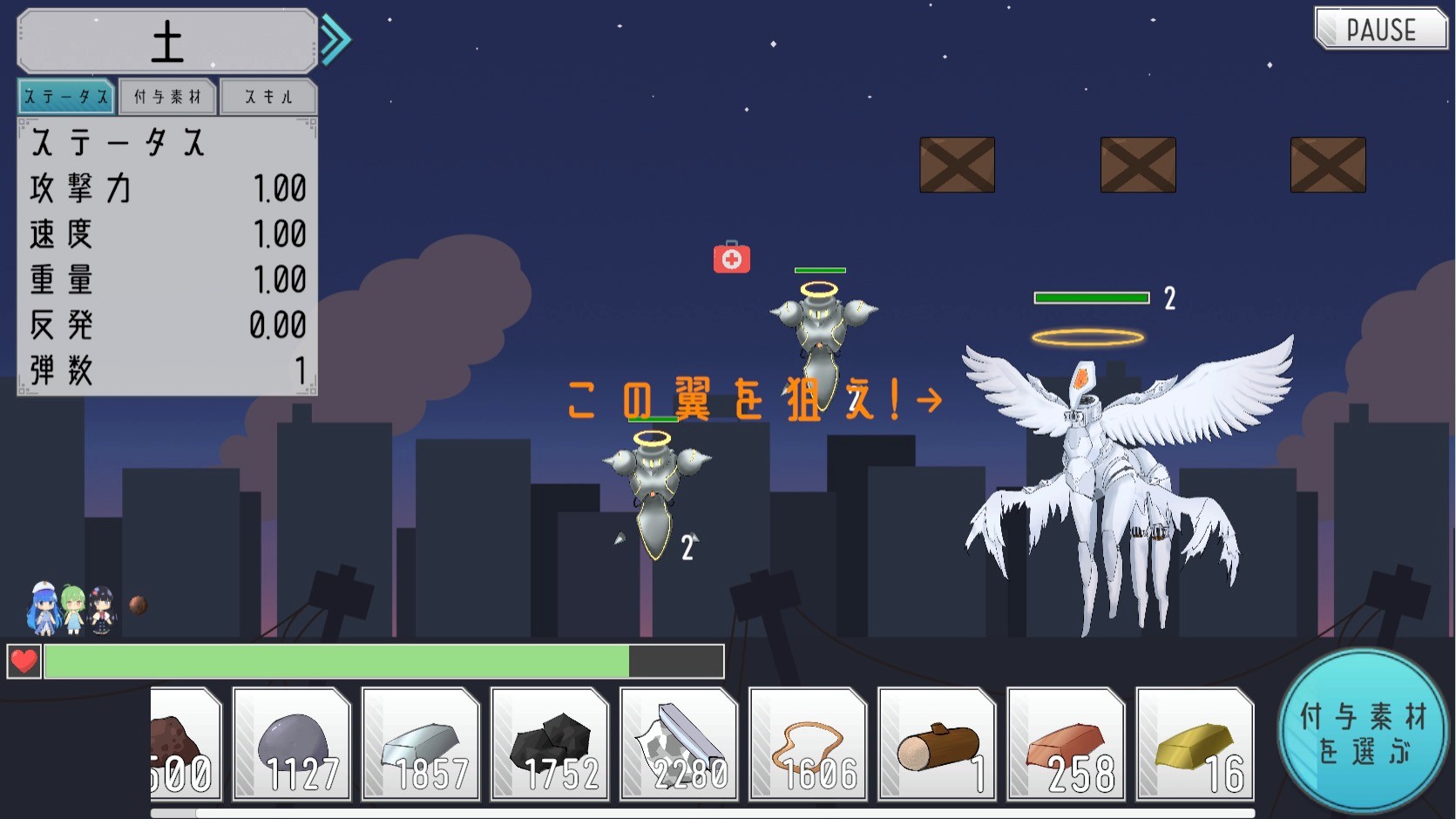Show the スキル tab
Screen dimensions: 1456x819
(x=268, y=97)
